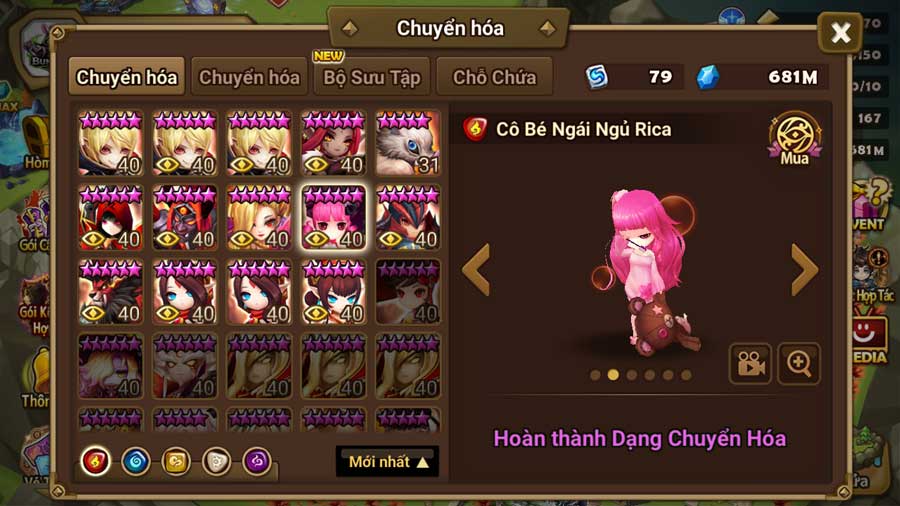
Task: Switch to the Chỗ Chứa tab
Action: pos(494,77)
